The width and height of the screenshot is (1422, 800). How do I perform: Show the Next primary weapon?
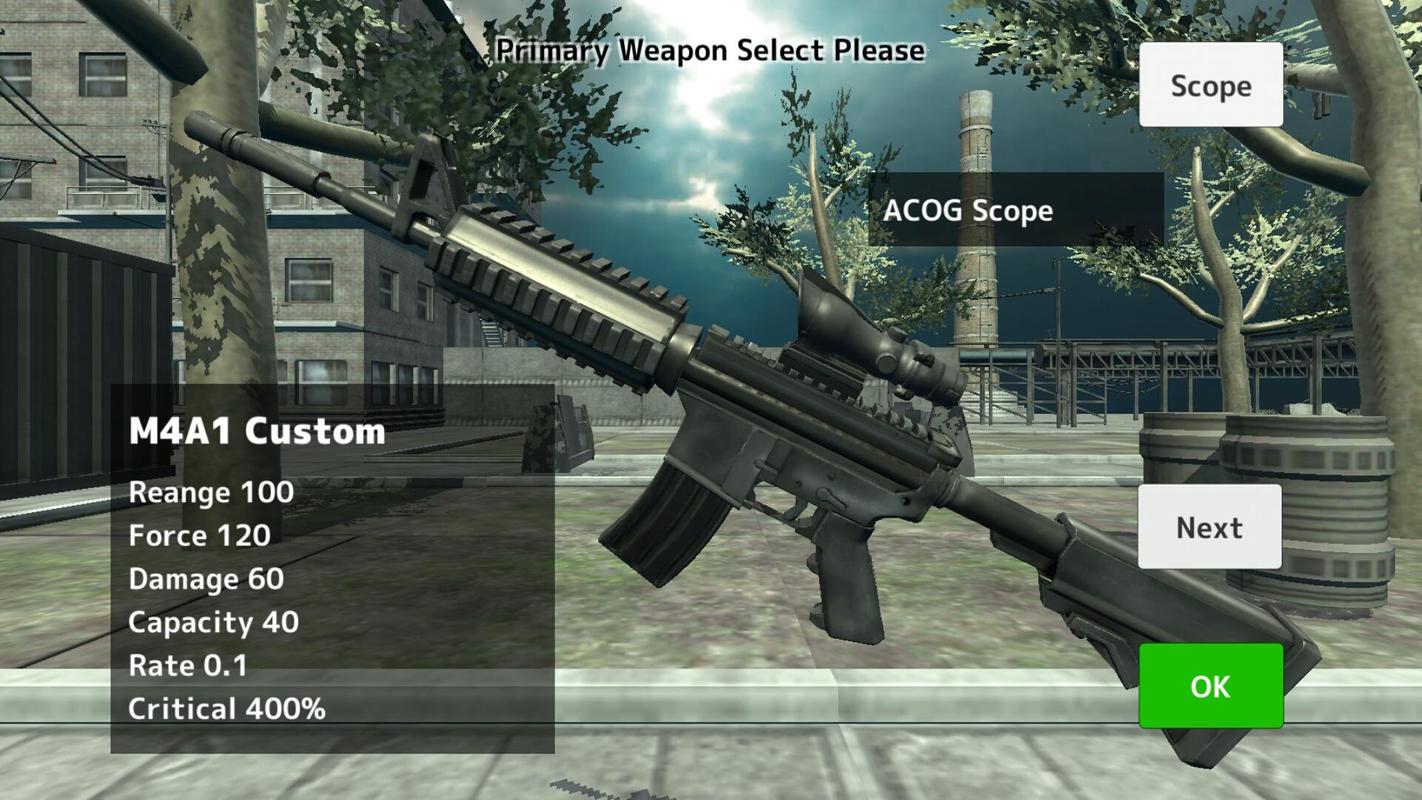[x=1209, y=527]
